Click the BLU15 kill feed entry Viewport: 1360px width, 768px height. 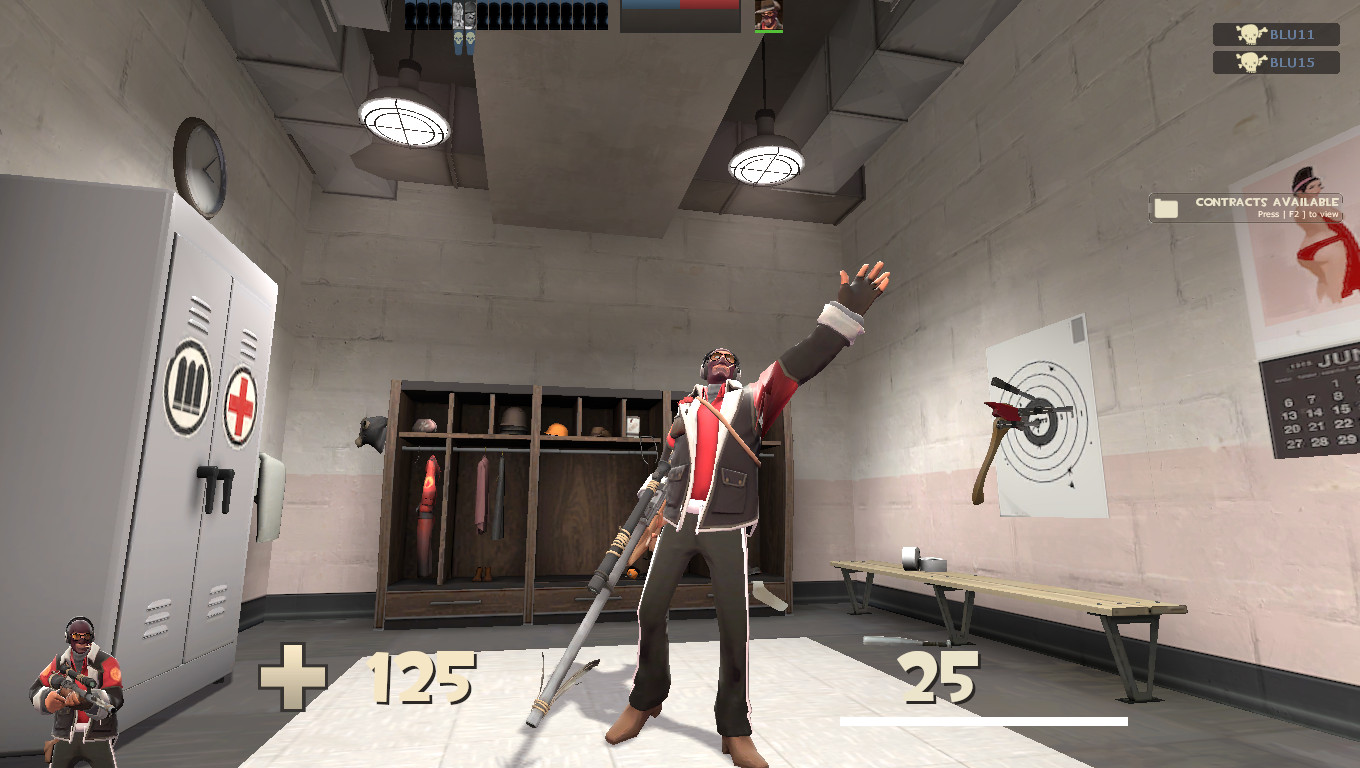[1275, 62]
